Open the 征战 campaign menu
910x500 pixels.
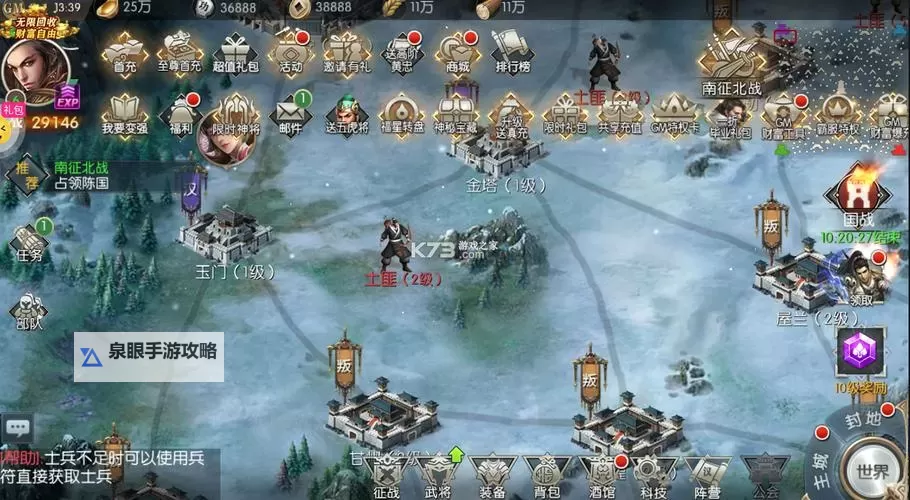(386, 474)
